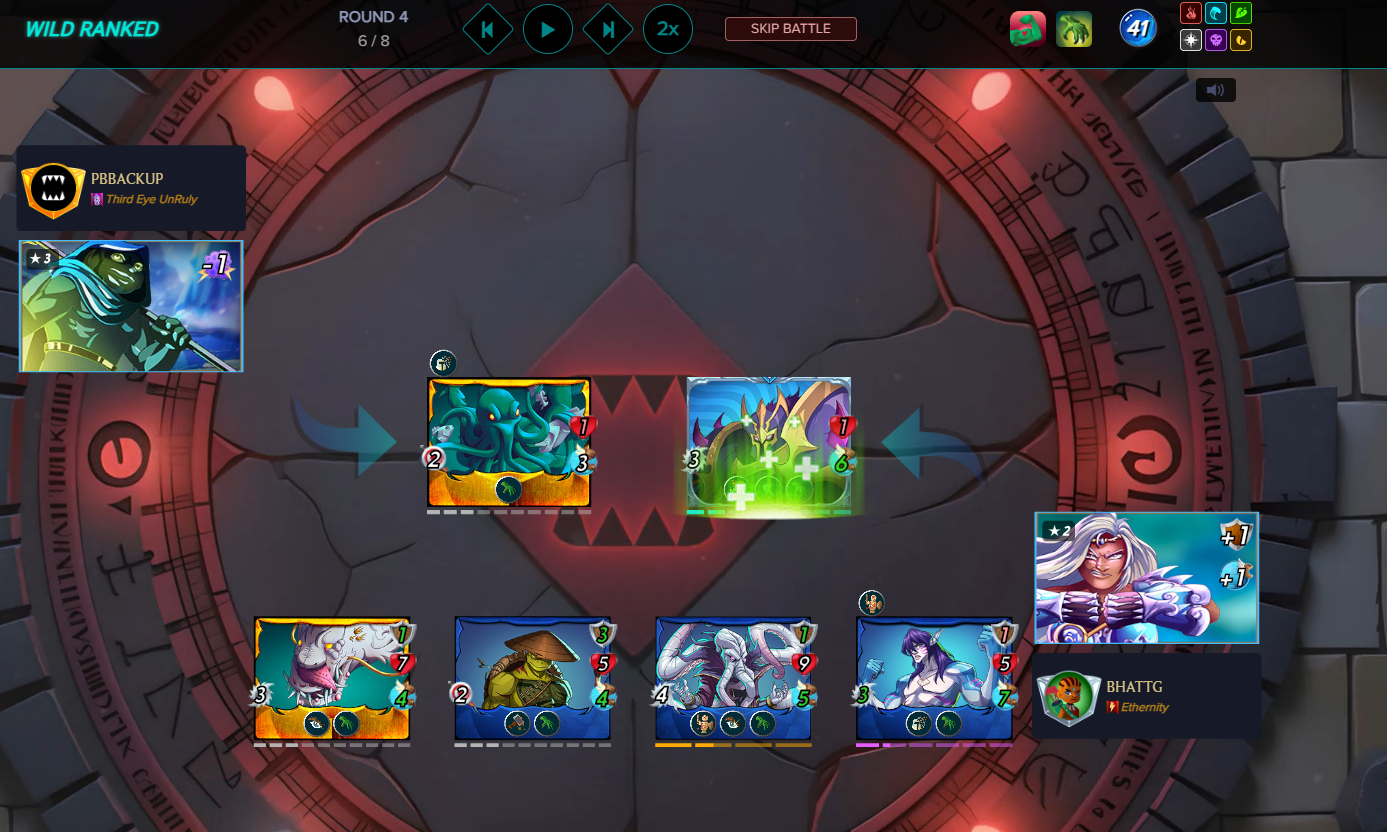
Task: Toggle 2x playback speed
Action: [667, 30]
